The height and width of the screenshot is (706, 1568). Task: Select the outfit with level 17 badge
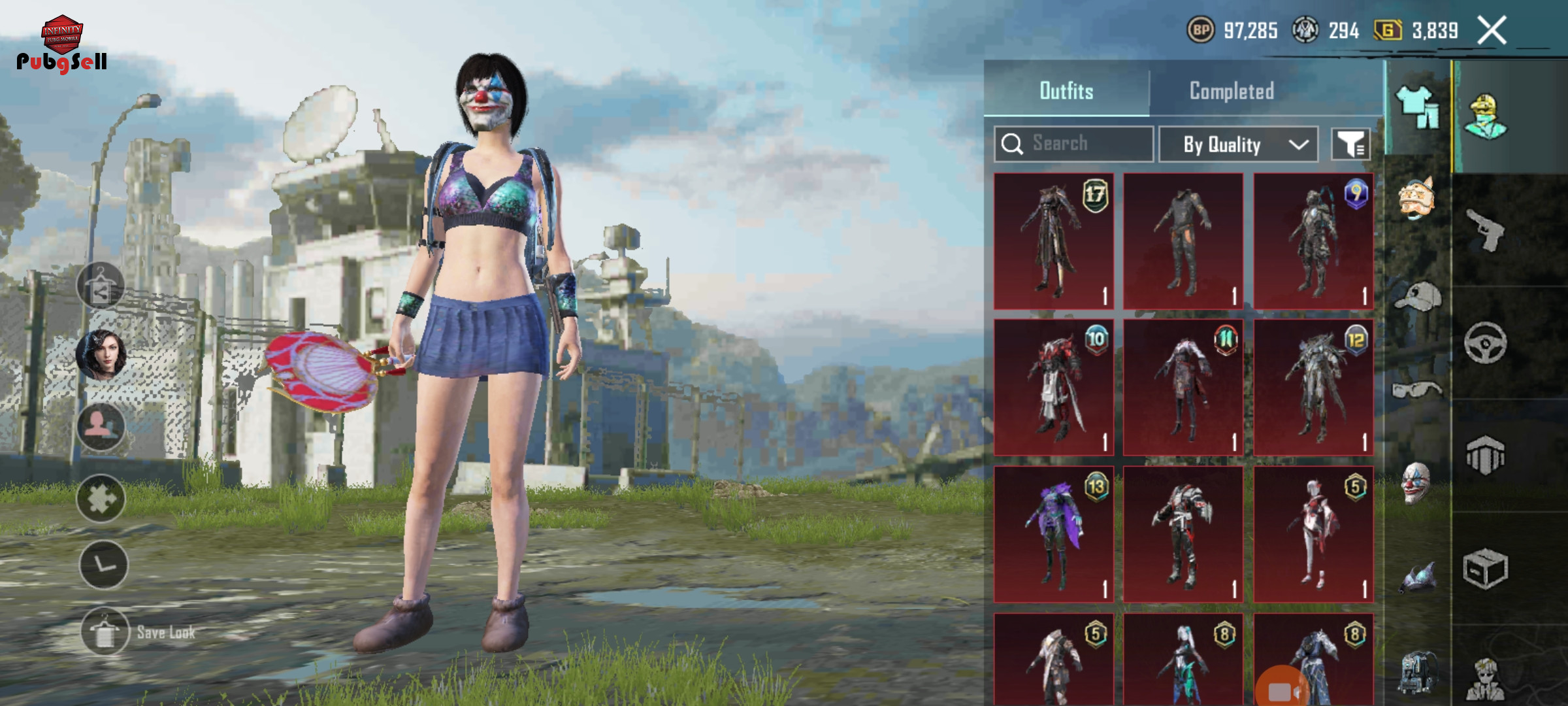1053,241
